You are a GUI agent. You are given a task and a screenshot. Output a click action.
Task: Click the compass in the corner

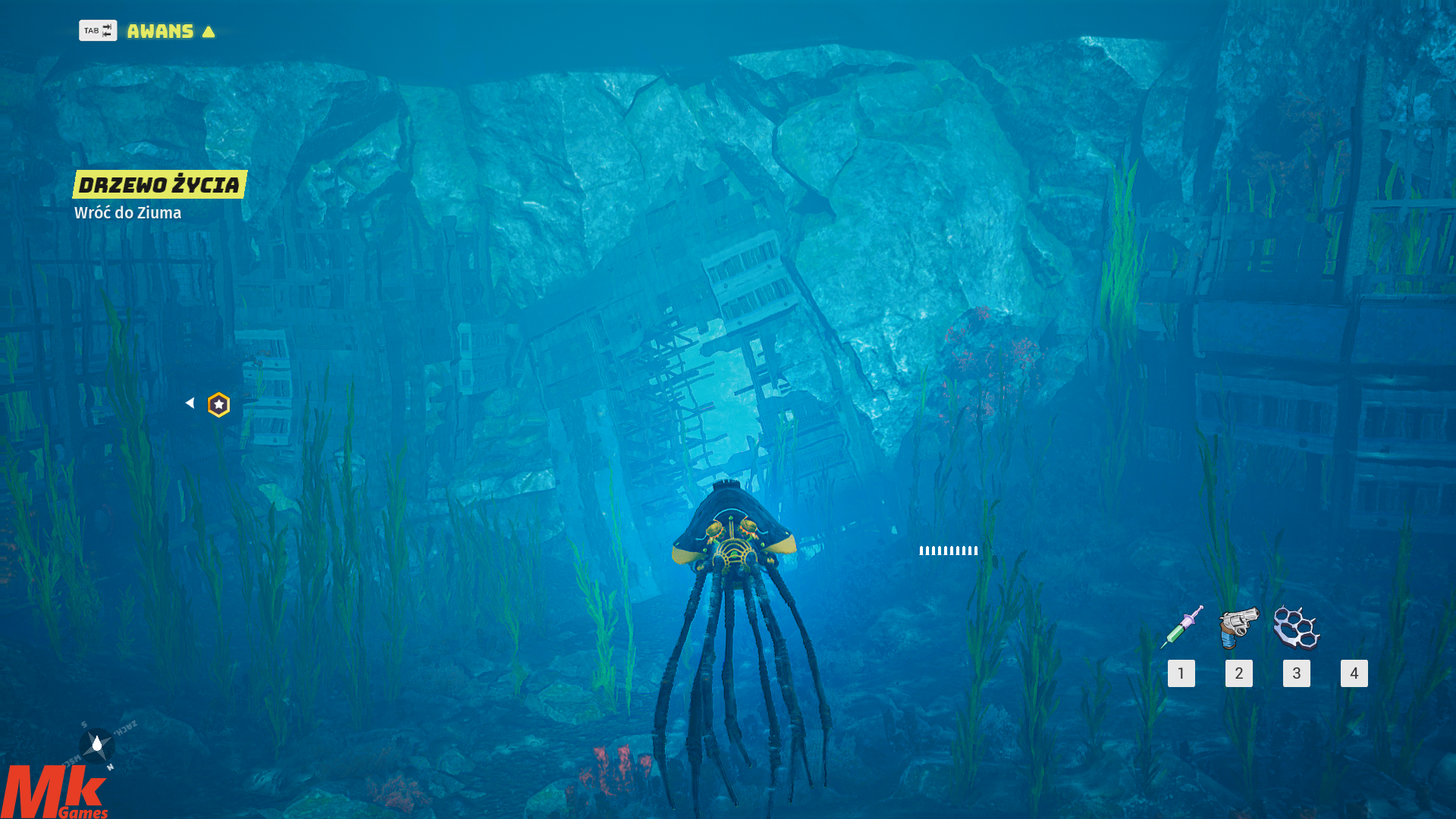pos(97,745)
